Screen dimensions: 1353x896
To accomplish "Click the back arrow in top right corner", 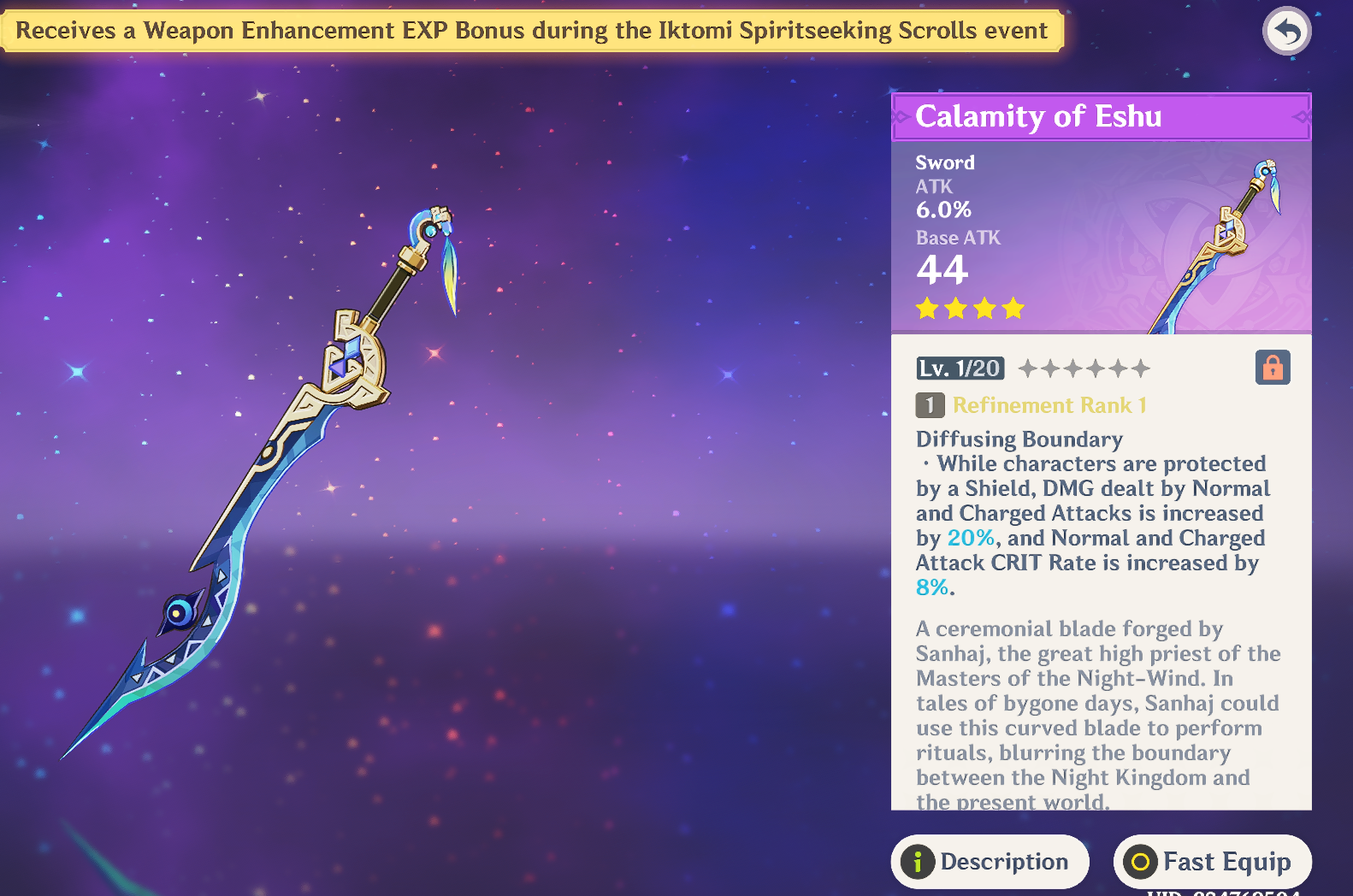I will coord(1286,31).
